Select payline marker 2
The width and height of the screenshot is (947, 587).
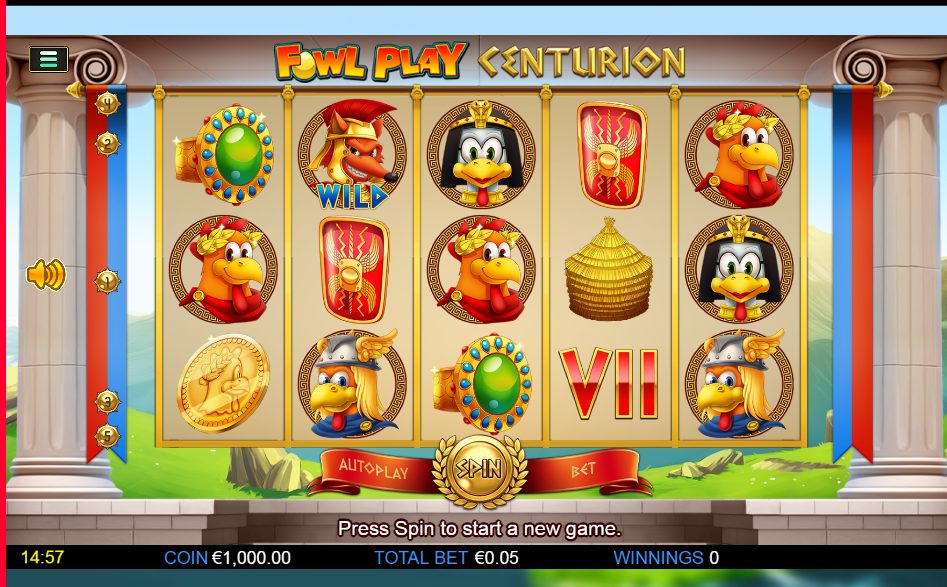coord(107,144)
